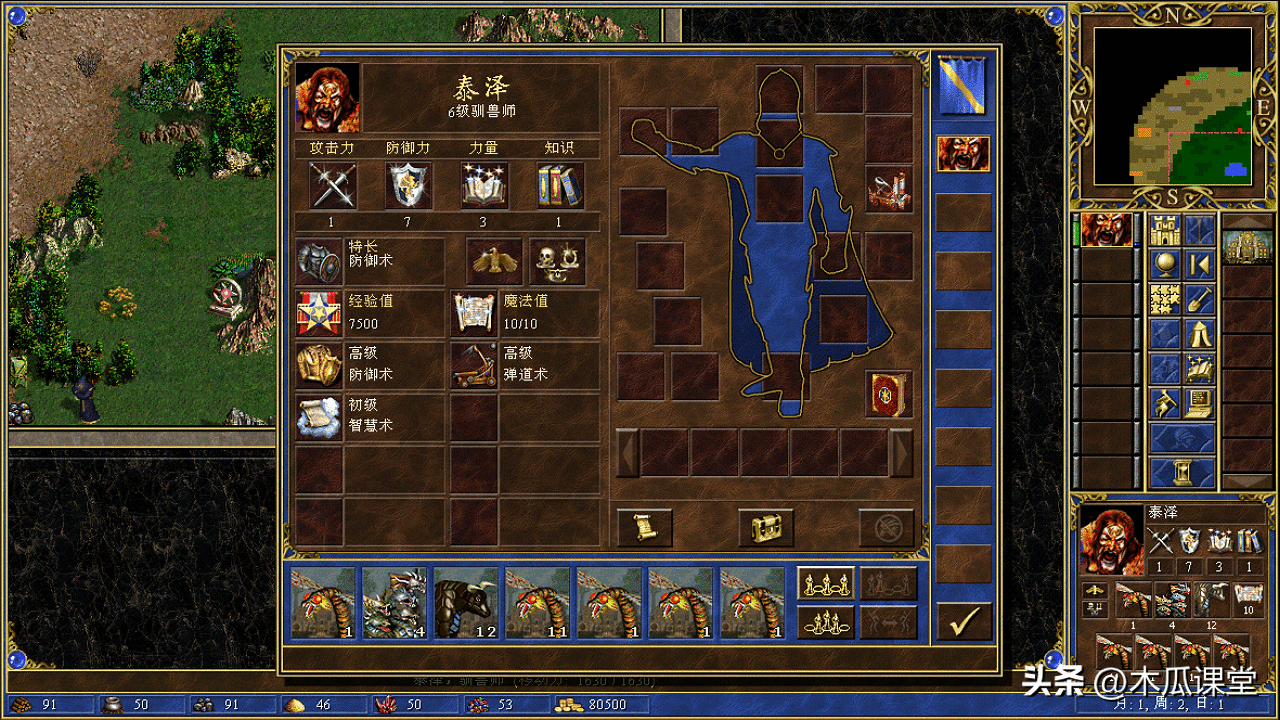Select the ballista war machine slot
Screen dimensions: 1280x720
click(889, 190)
